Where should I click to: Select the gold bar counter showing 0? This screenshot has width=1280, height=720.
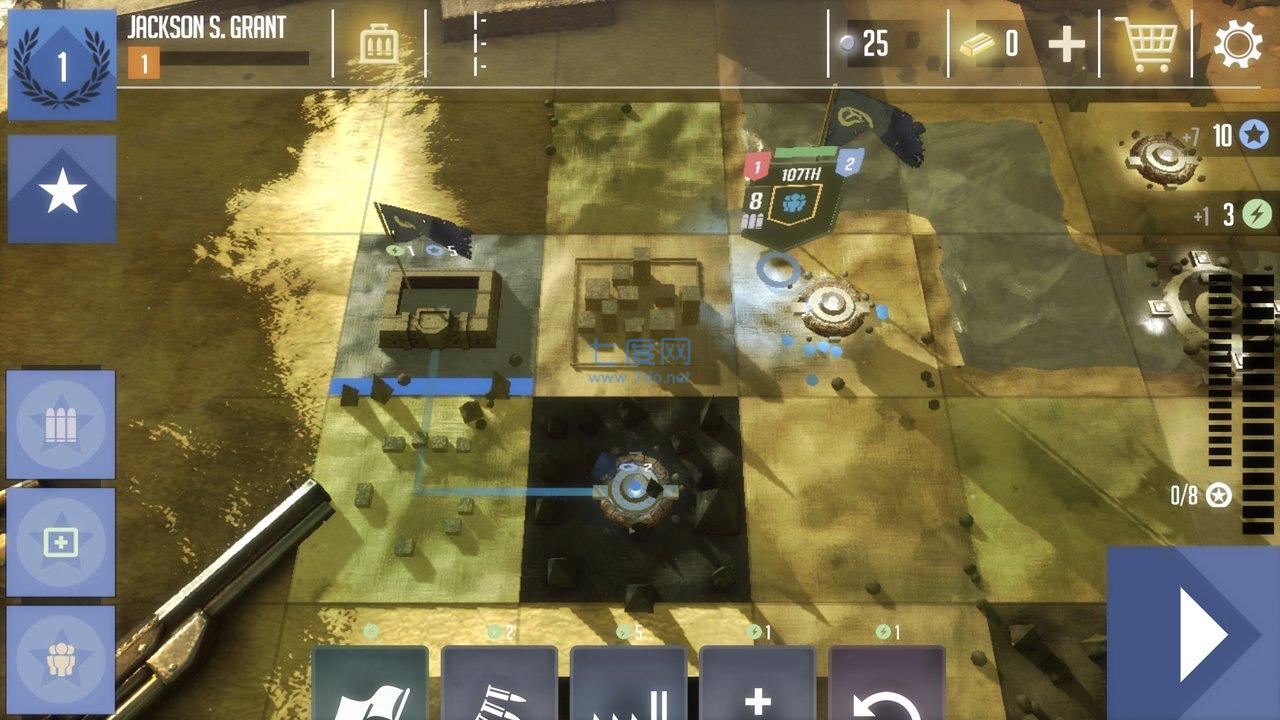coord(990,42)
